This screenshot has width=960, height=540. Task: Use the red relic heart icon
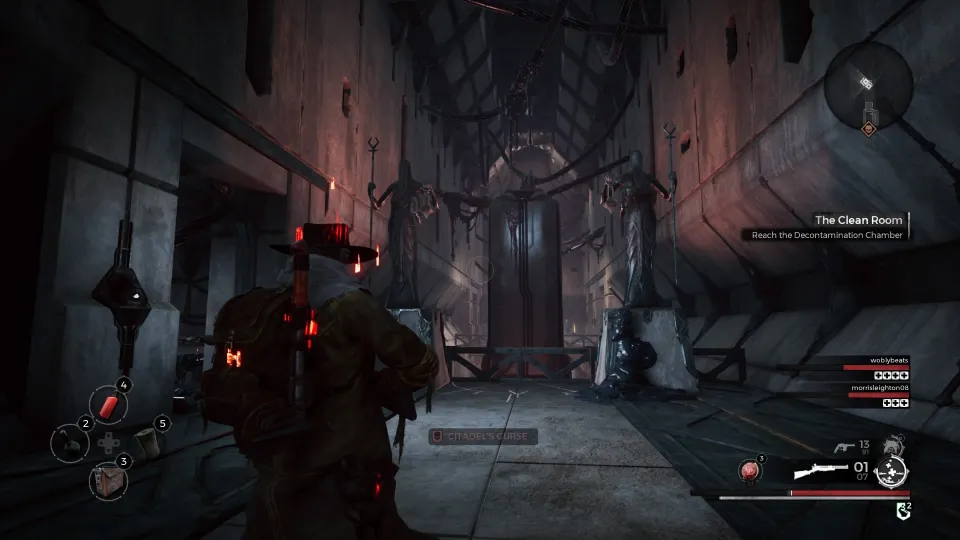click(x=750, y=469)
